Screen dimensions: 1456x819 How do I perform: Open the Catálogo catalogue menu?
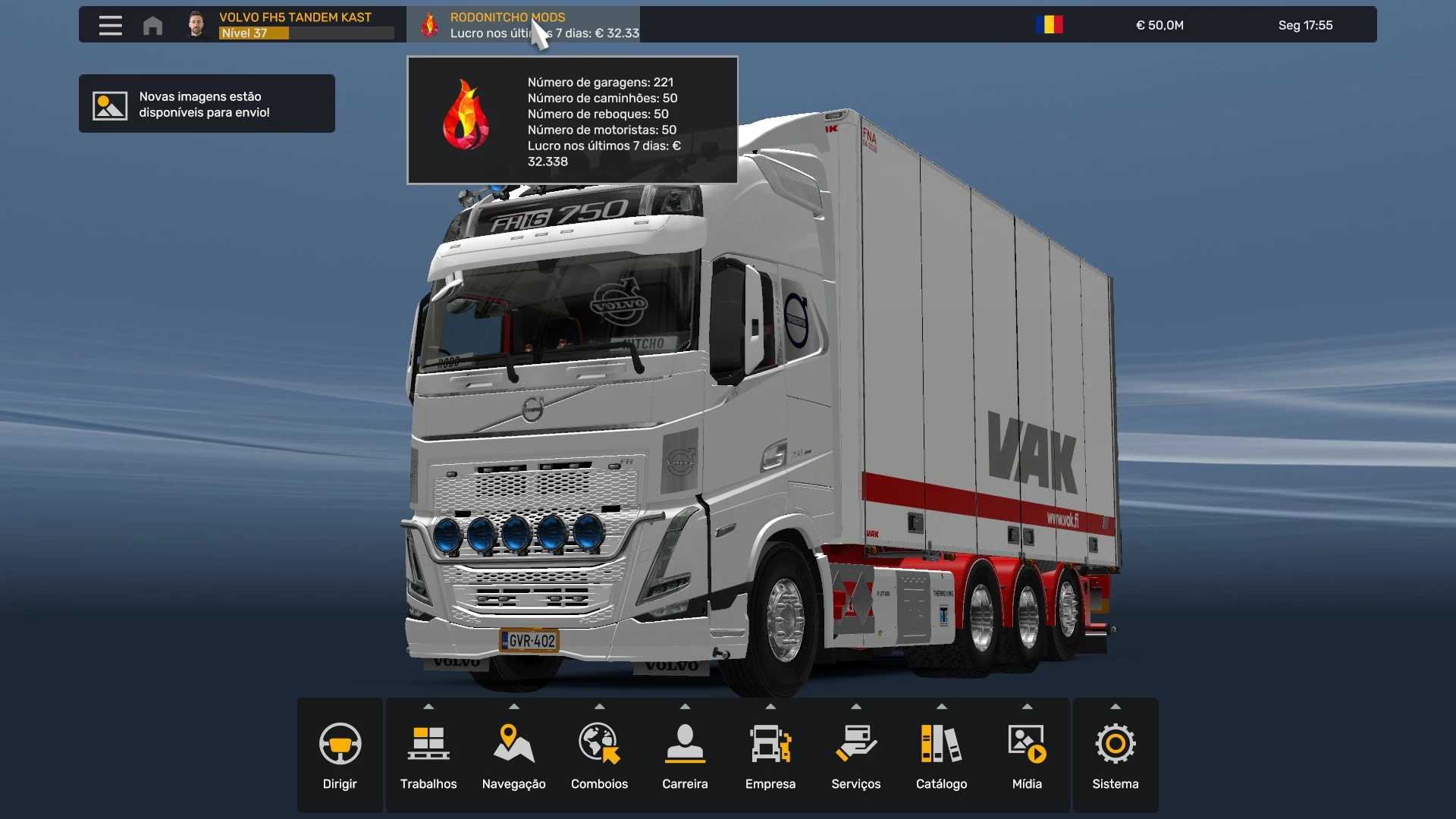pos(941,755)
